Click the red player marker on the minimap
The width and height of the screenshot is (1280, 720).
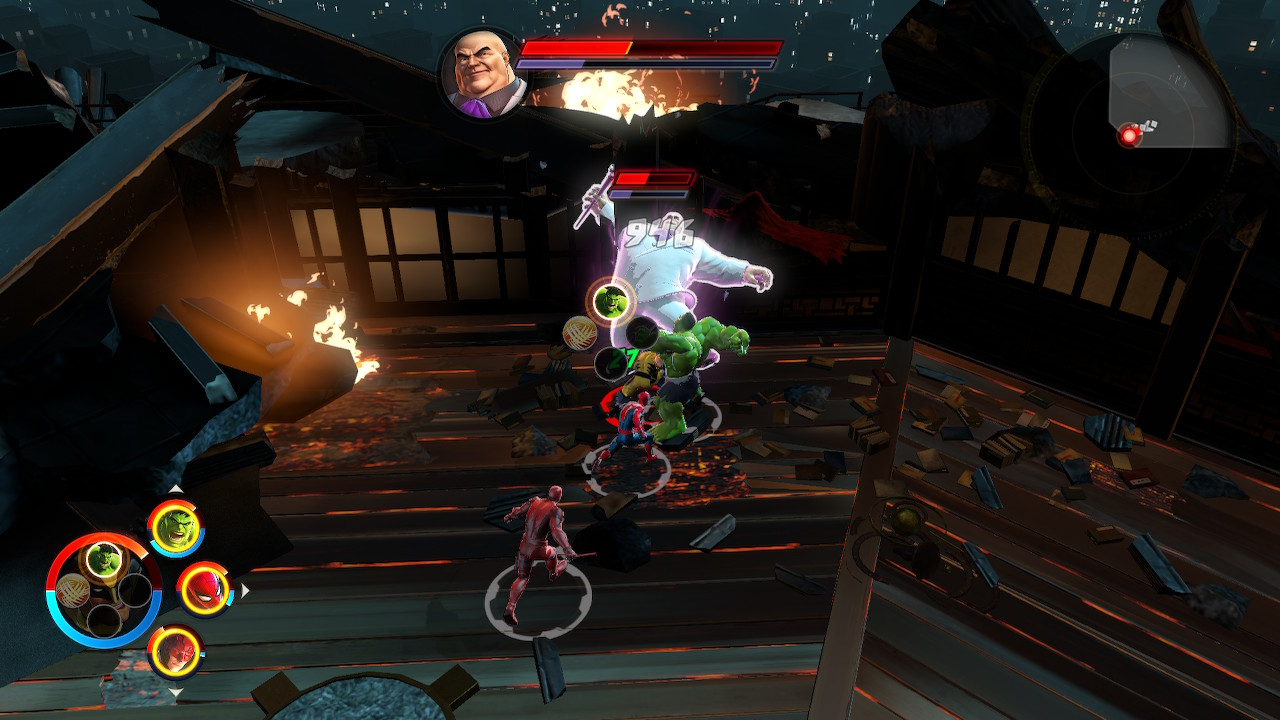(x=1130, y=135)
